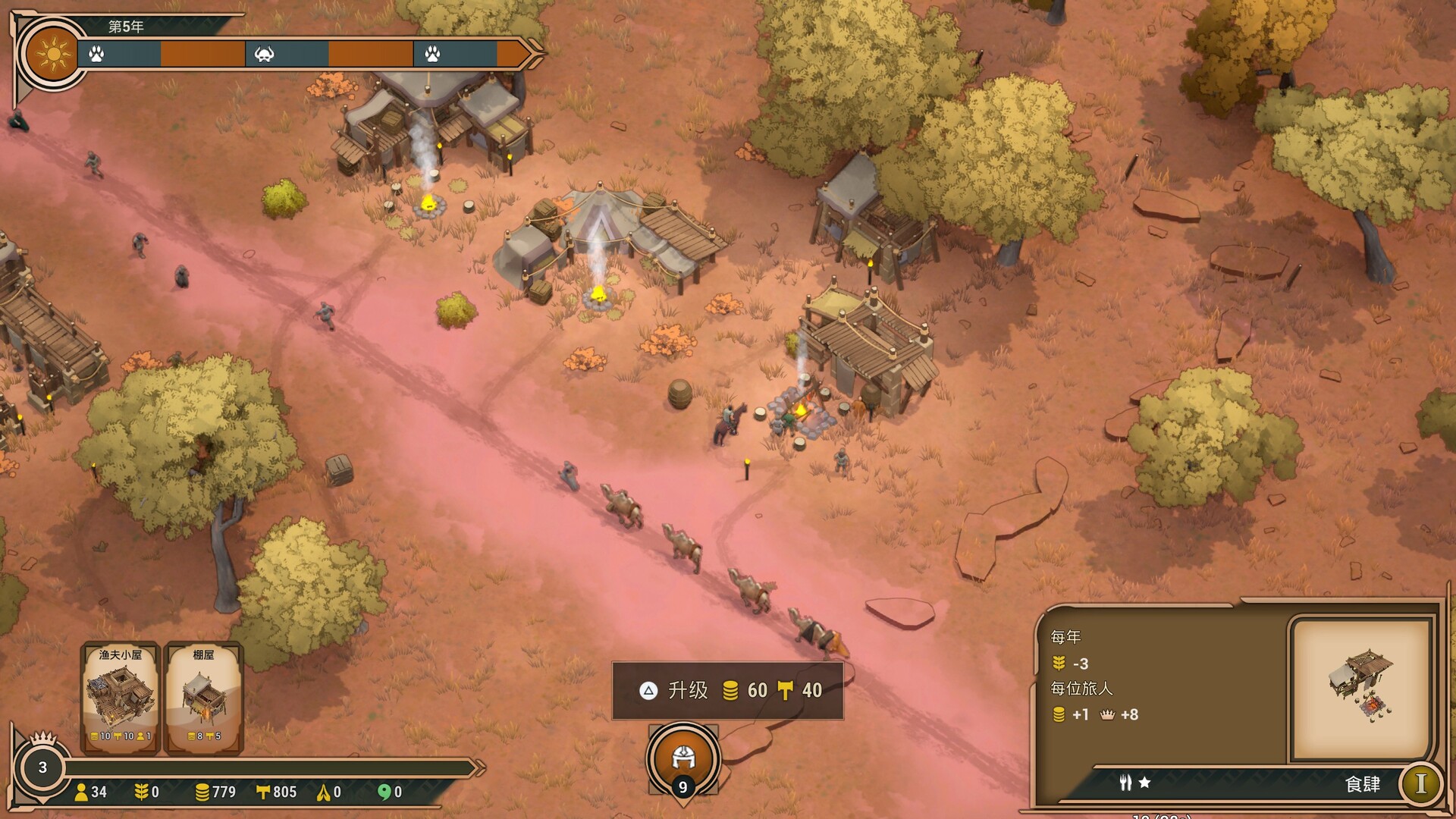The height and width of the screenshot is (819, 1456).
Task: Select the horned helmet raid marker on timeline
Action: 264,55
